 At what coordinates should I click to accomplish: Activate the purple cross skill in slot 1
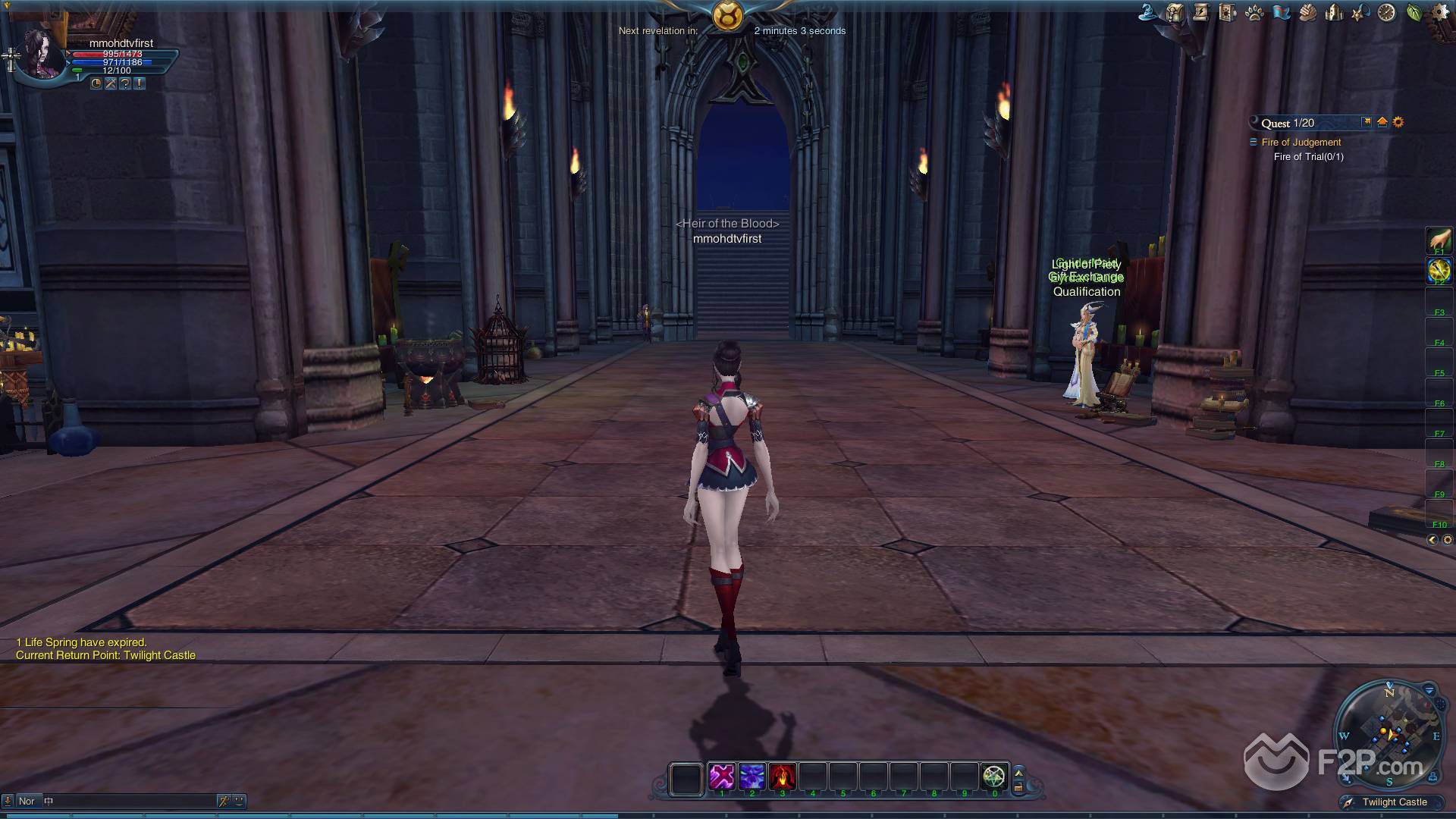point(722,777)
